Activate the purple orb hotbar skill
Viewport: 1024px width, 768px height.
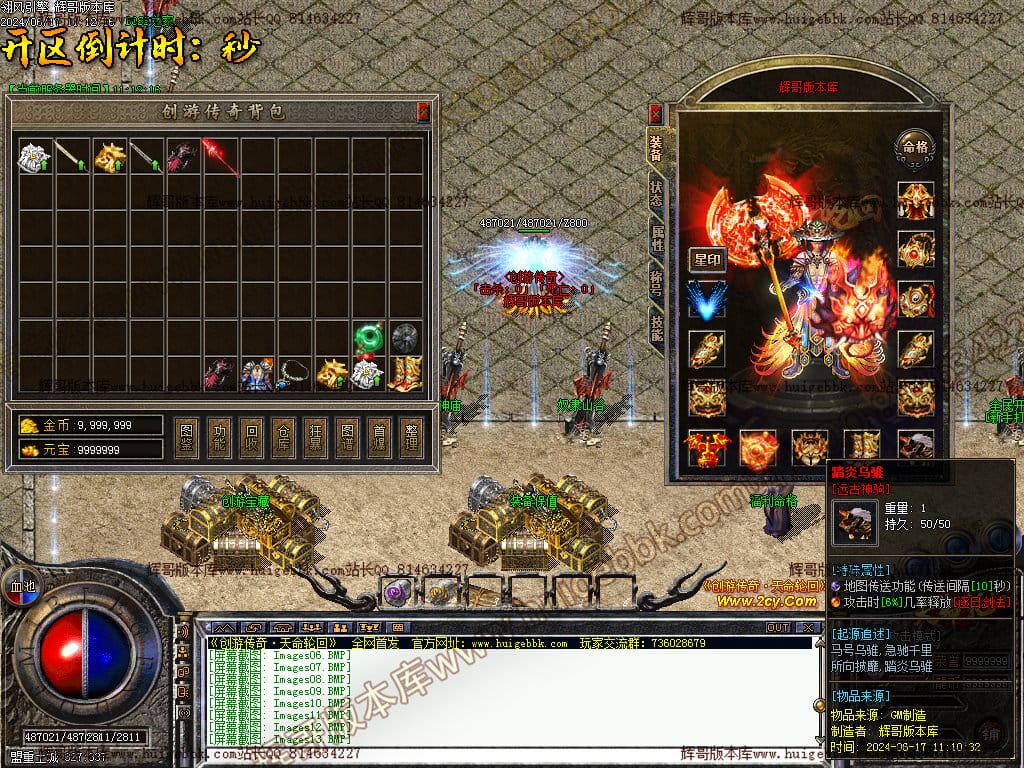pos(395,593)
